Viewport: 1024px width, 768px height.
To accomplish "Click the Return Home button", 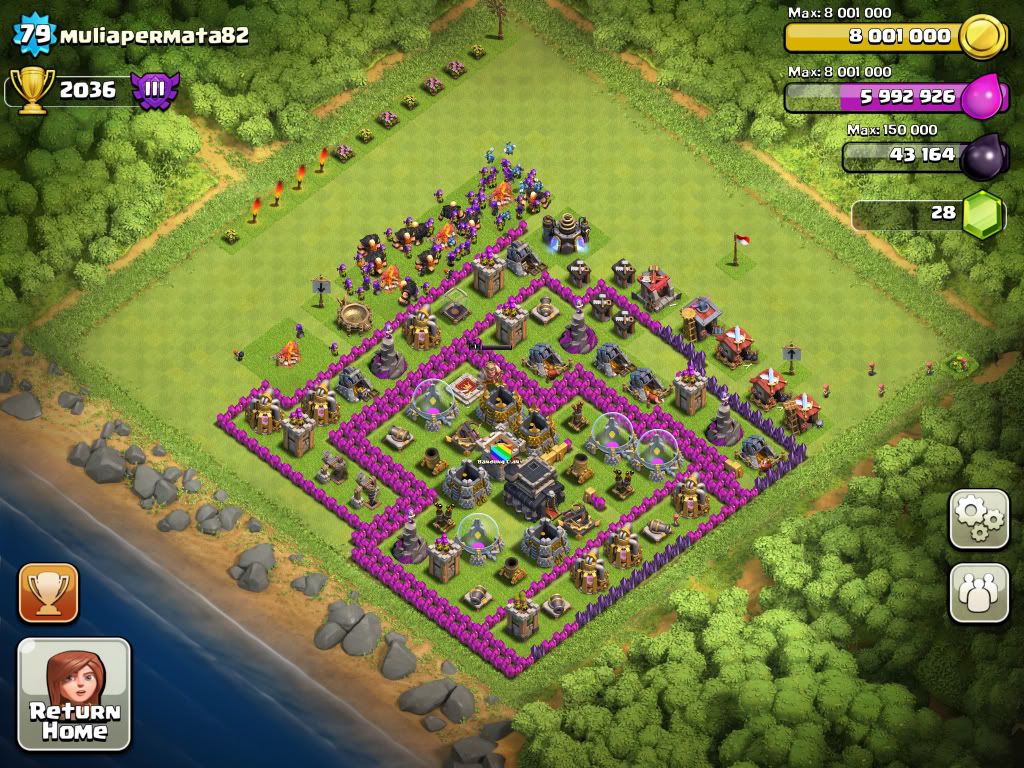I will [x=74, y=694].
